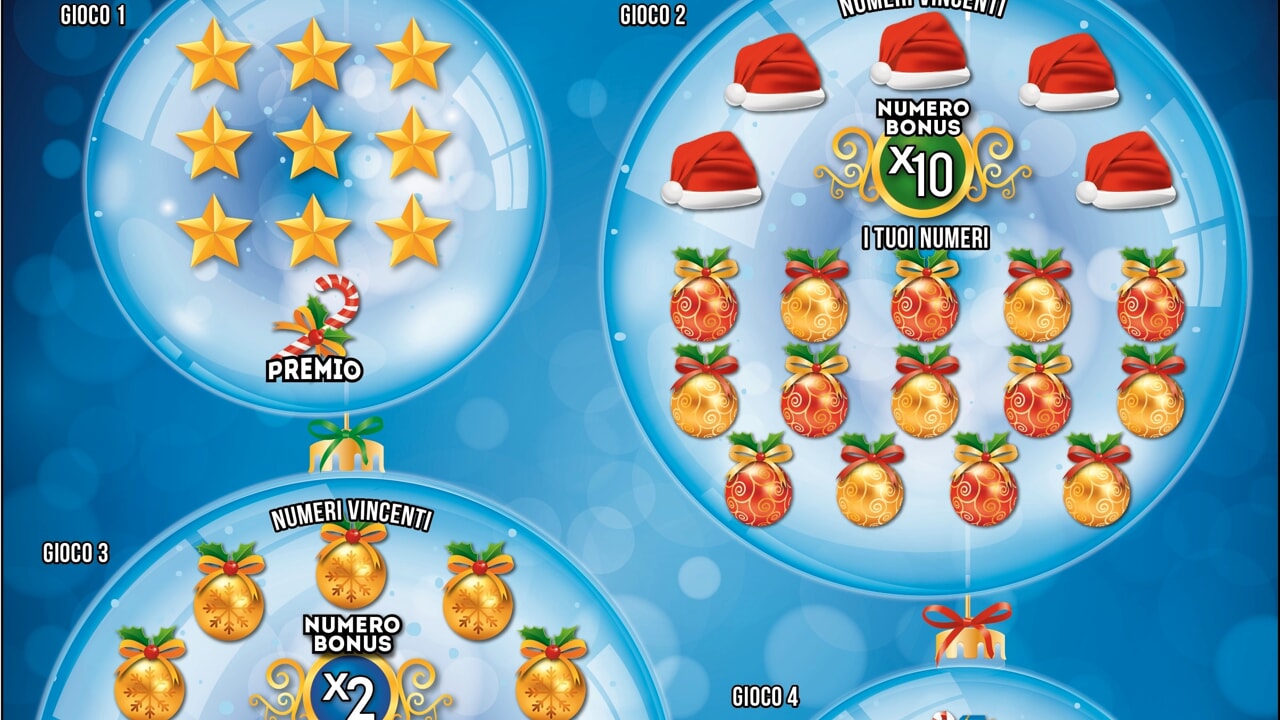The height and width of the screenshot is (720, 1280).
Task: Scratch the topmost golden snowflake bauble in Gioco 3
Action: pos(352,566)
